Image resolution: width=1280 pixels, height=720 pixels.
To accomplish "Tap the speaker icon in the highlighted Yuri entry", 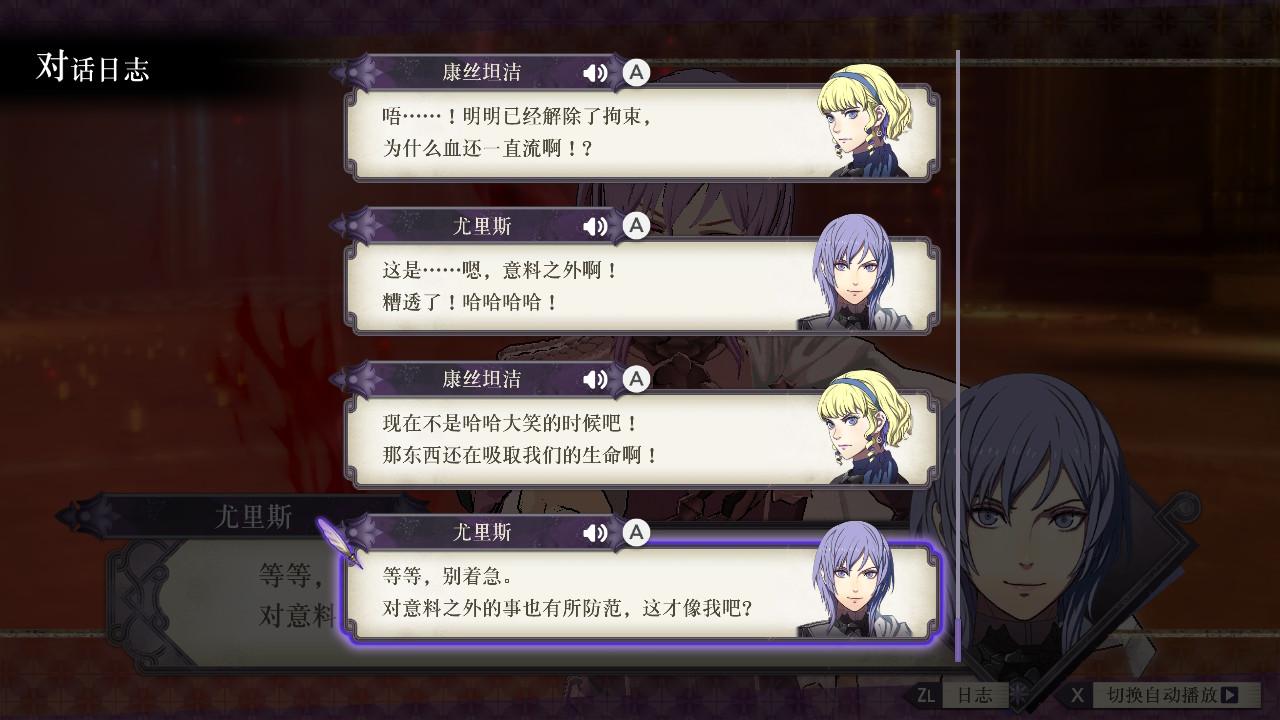I will 596,533.
